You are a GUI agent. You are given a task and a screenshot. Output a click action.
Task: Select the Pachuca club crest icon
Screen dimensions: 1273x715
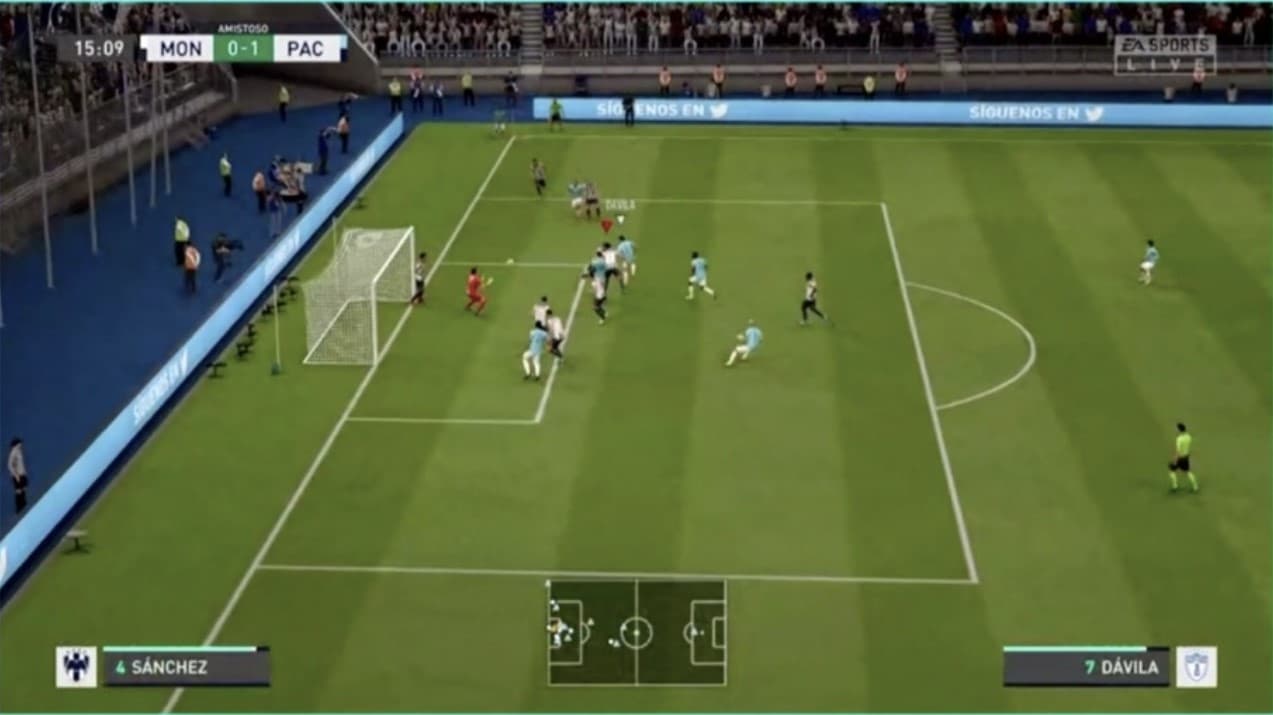click(x=1196, y=667)
